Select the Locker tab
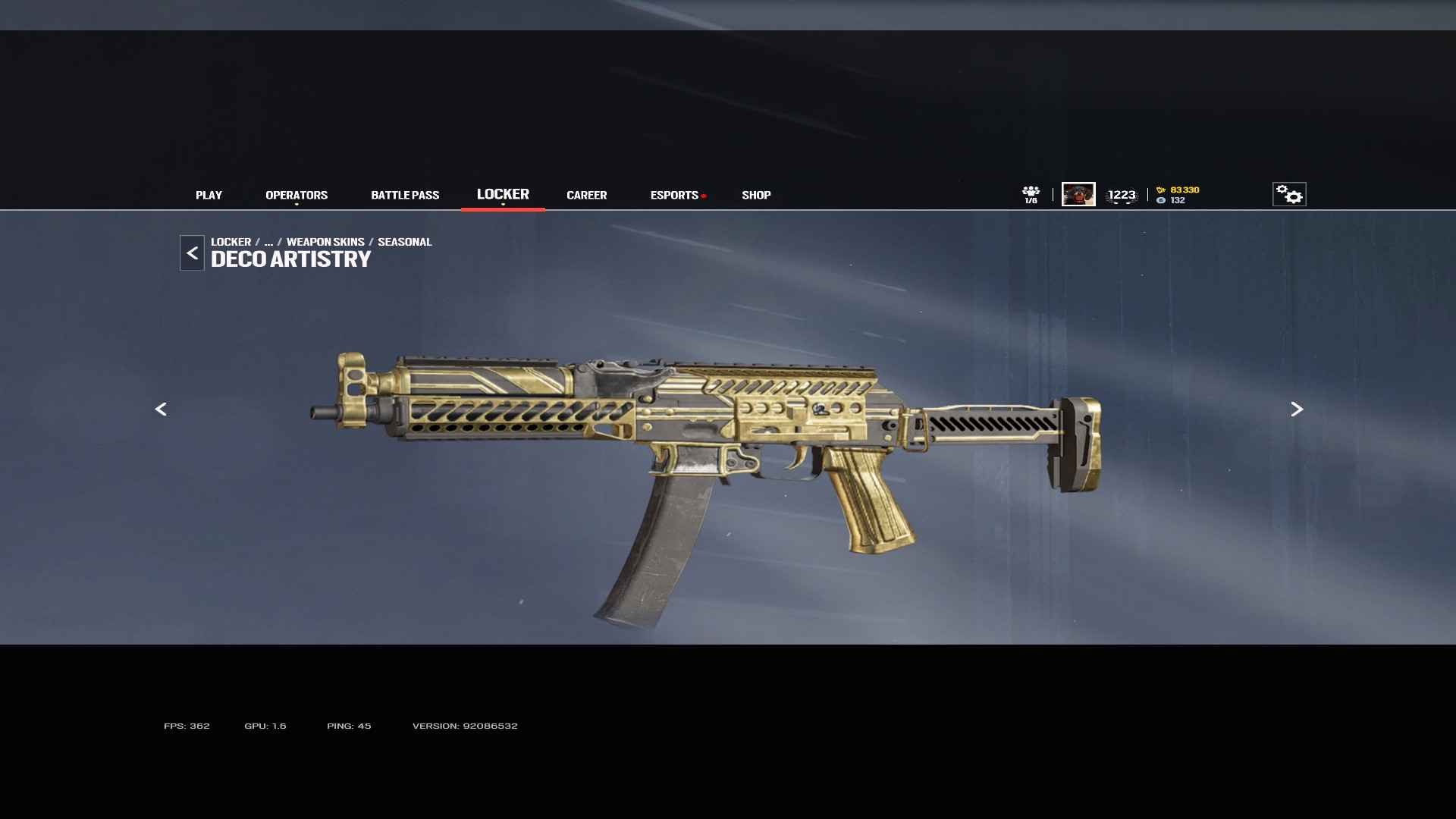The height and width of the screenshot is (819, 1456). coord(503,194)
